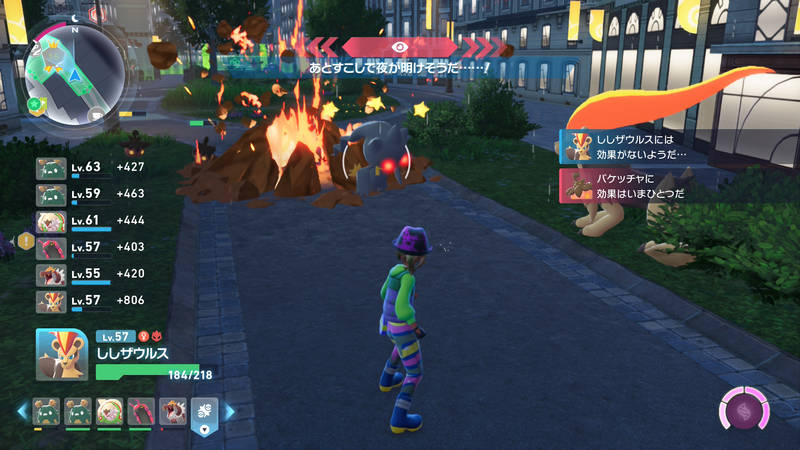Click the yellow exclamation alert icon
Screen dimensions: 800x450
25,240
